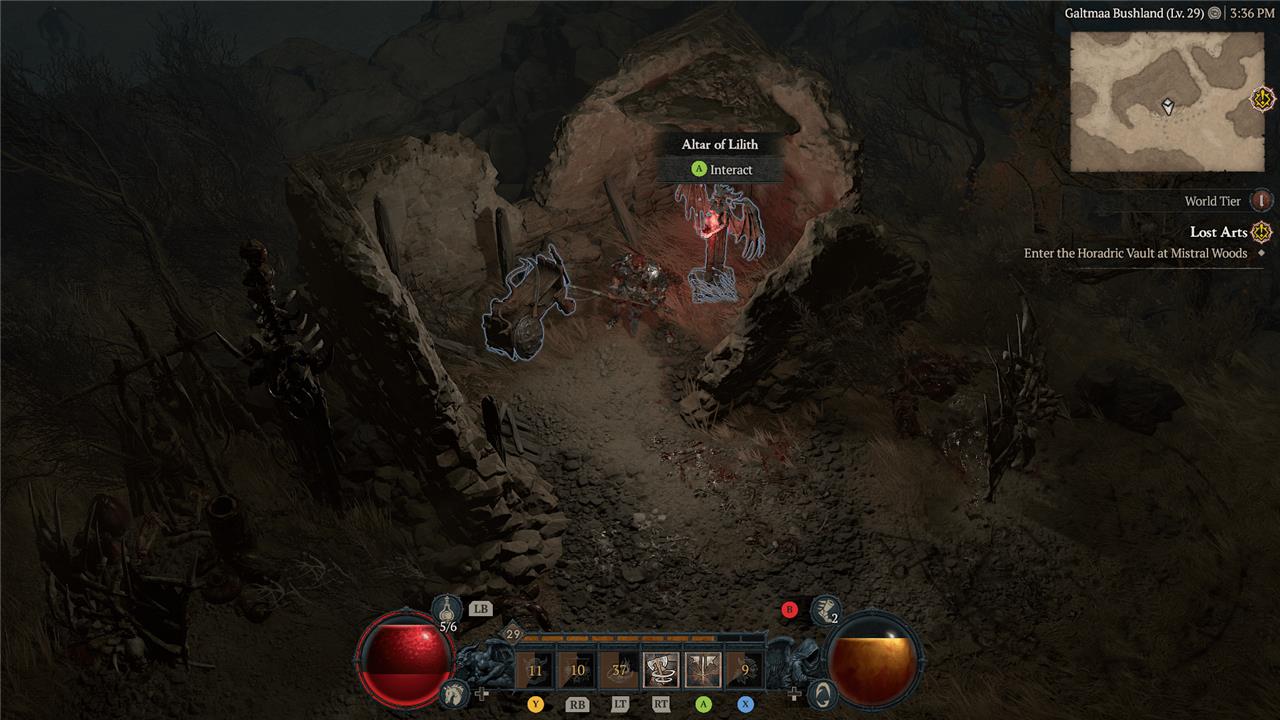Screen dimensions: 1280x720
Task: Select the Lost Arts quest tracker
Action: [1218, 232]
